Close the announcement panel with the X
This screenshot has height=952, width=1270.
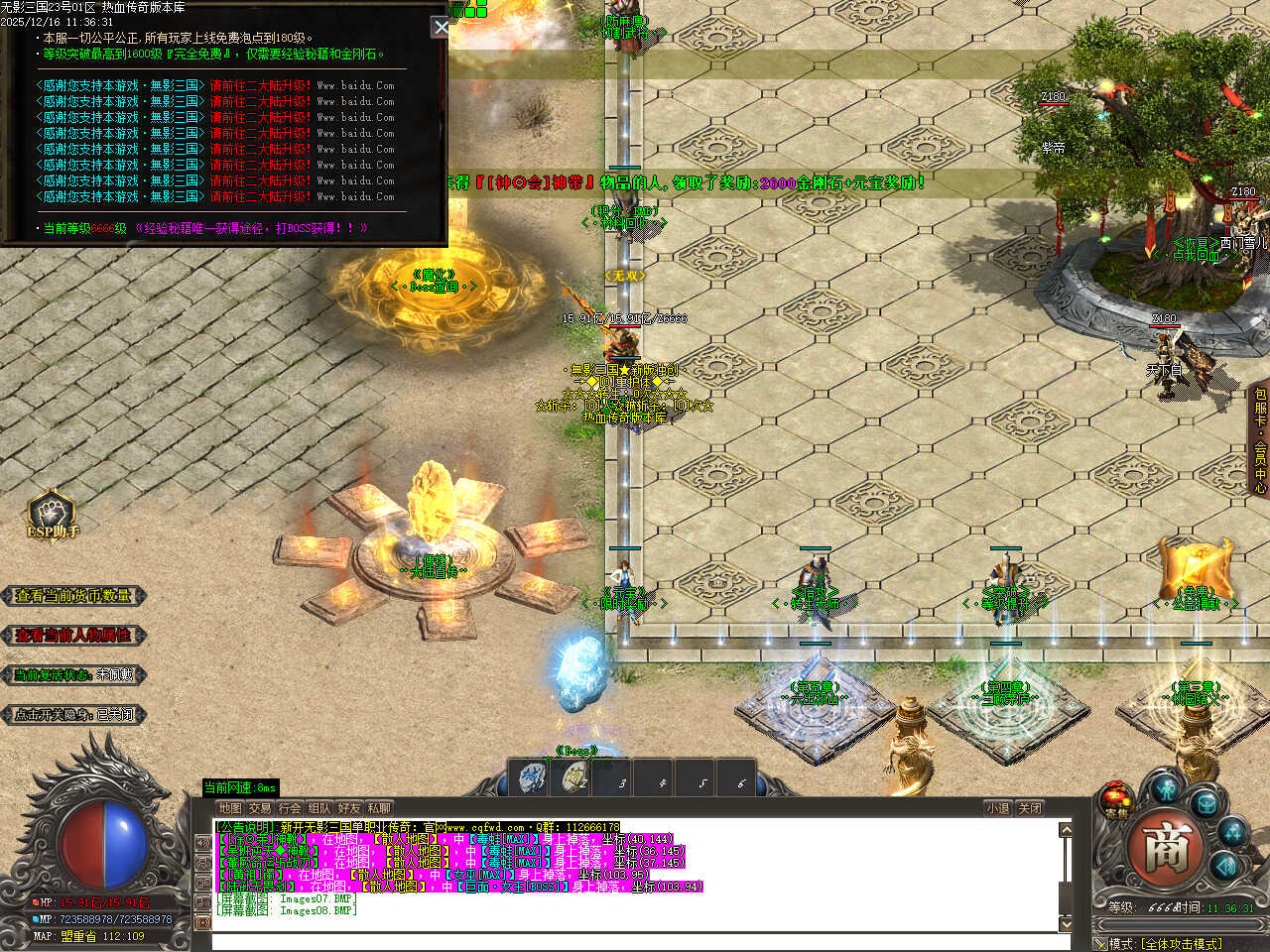(x=441, y=27)
